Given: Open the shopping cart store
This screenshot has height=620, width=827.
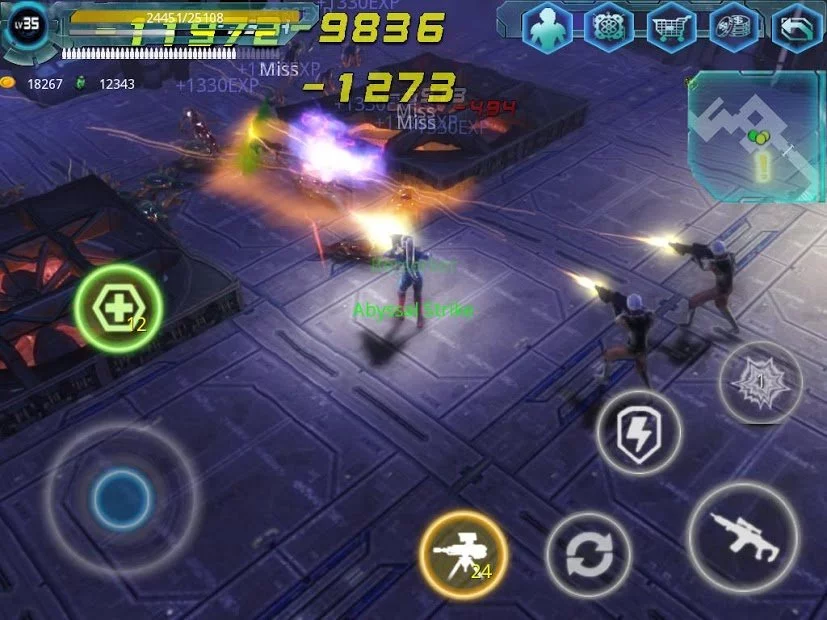Looking at the screenshot, I should coord(672,27).
